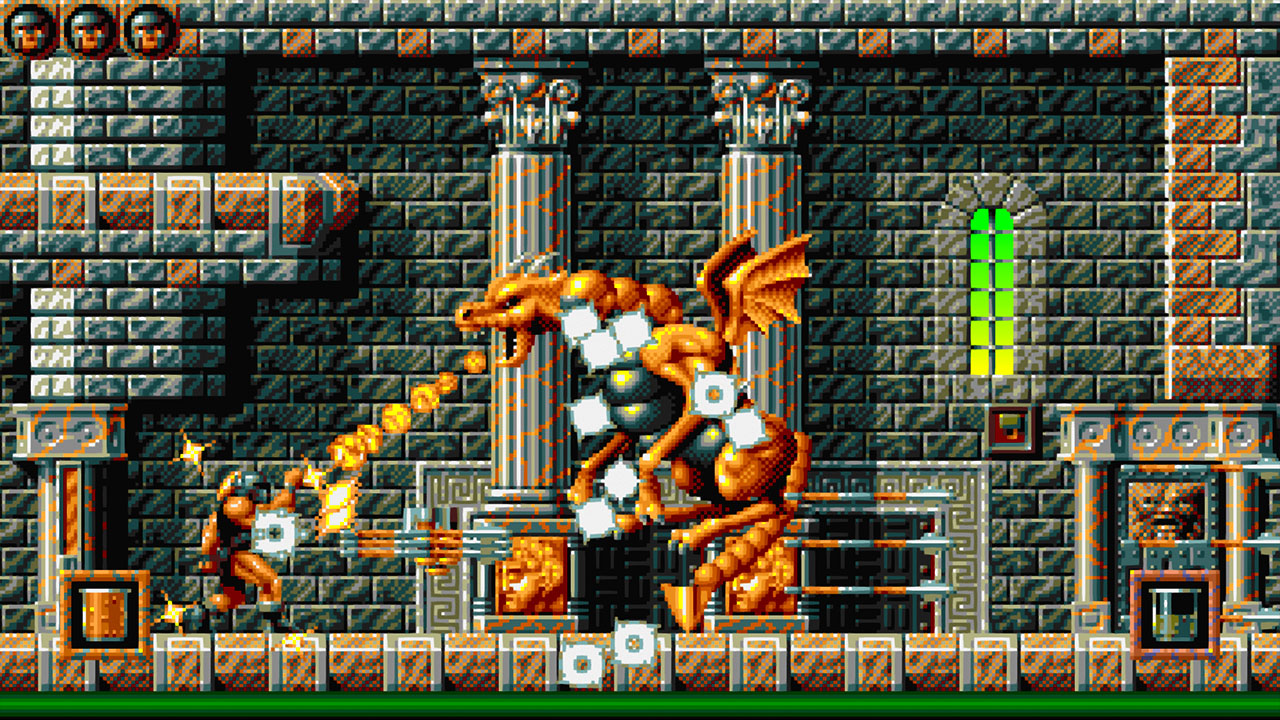Expand the left marble pillar capital
The image size is (1280, 720).
[525, 105]
